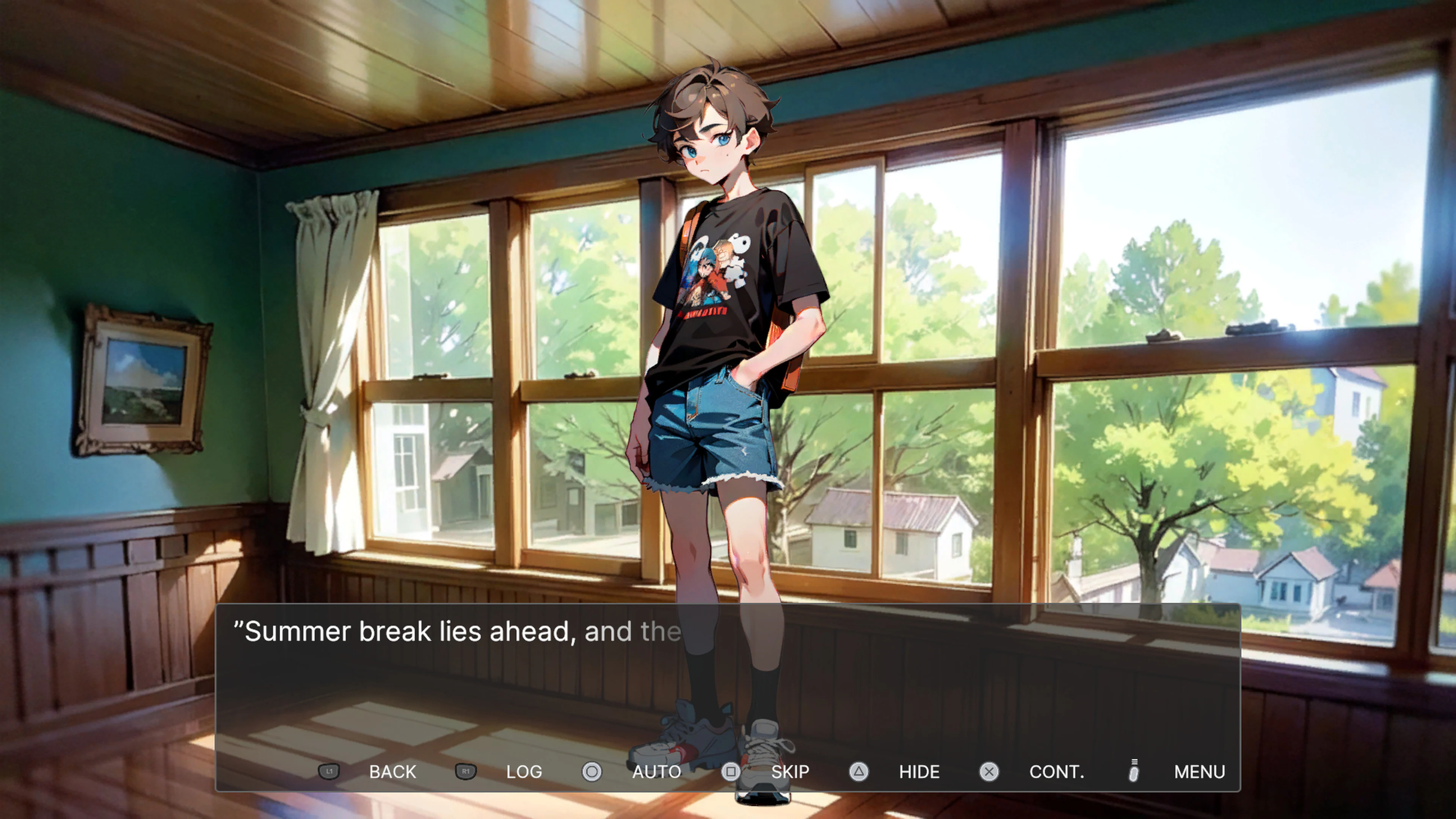Click CONT. to continue the story
The image size is (1456, 819).
click(1057, 772)
